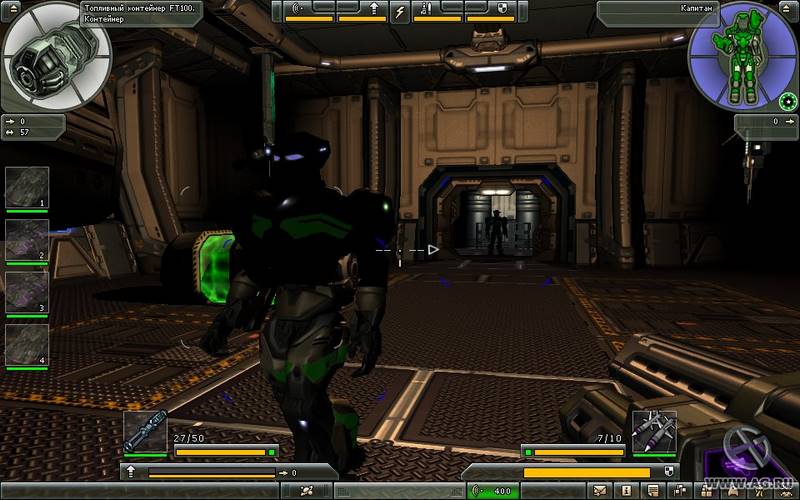Select squad slot number 4

point(27,344)
